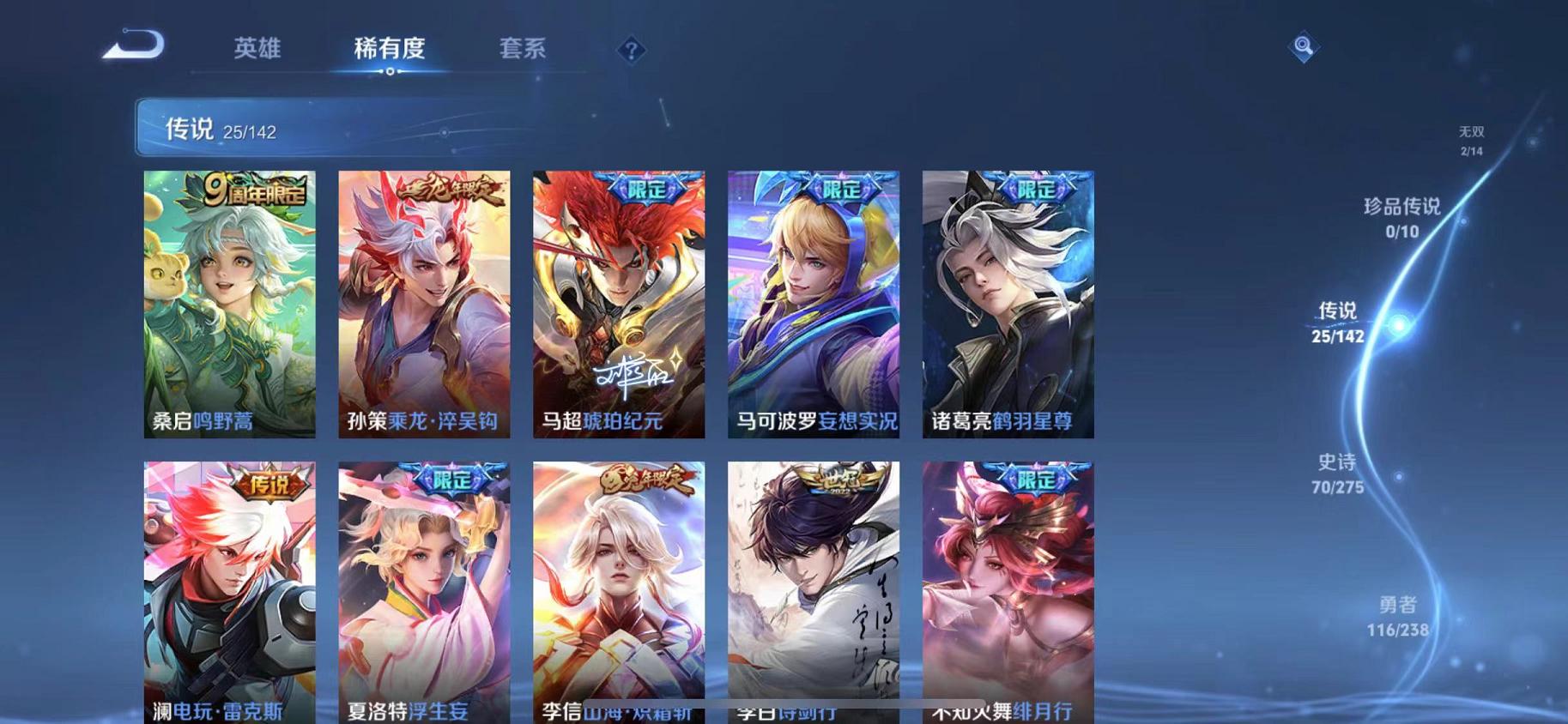This screenshot has height=724, width=1568.
Task: Switch to the 套系 tab
Action: (x=524, y=49)
